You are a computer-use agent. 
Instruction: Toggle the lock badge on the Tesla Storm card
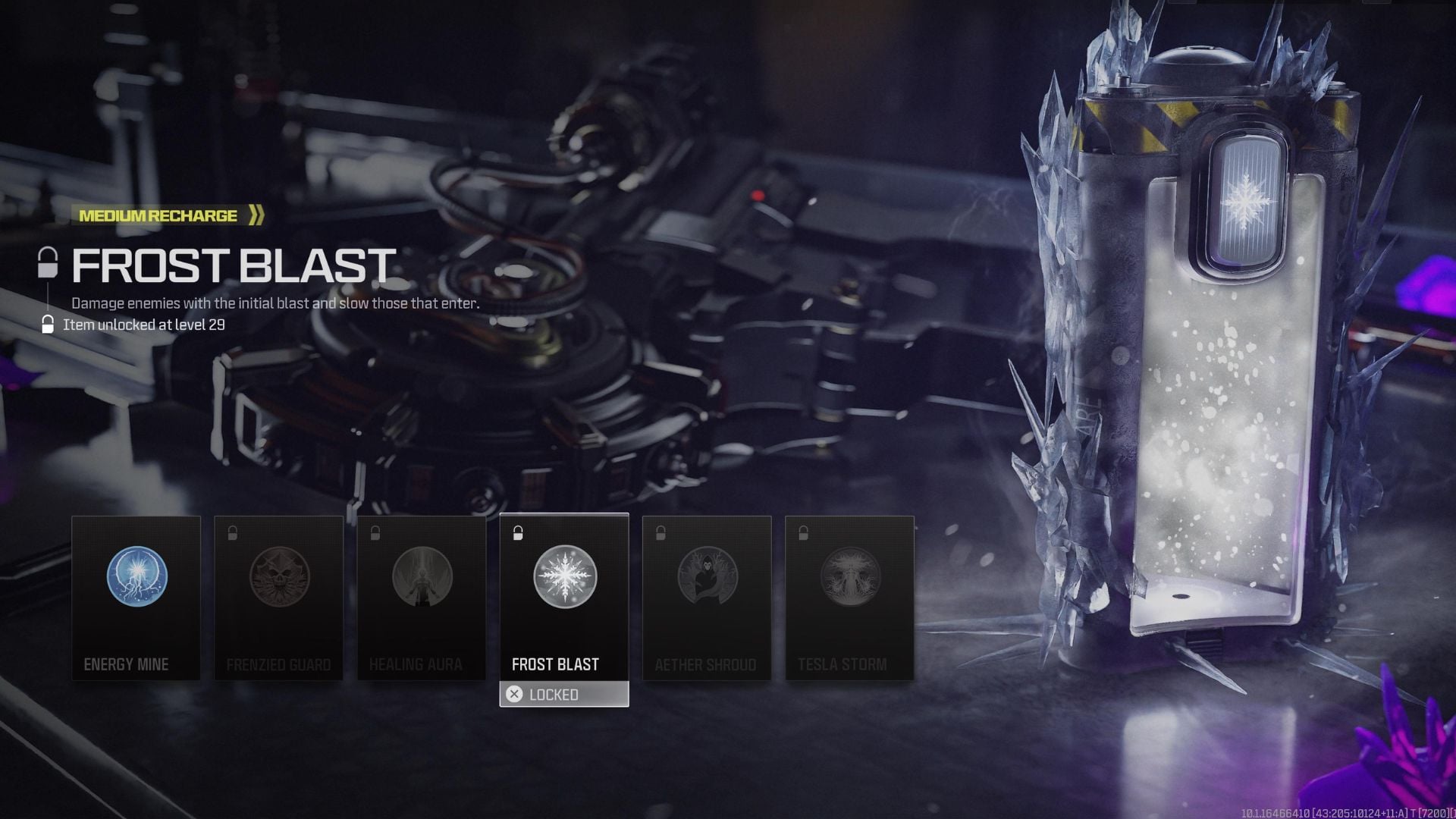[803, 532]
